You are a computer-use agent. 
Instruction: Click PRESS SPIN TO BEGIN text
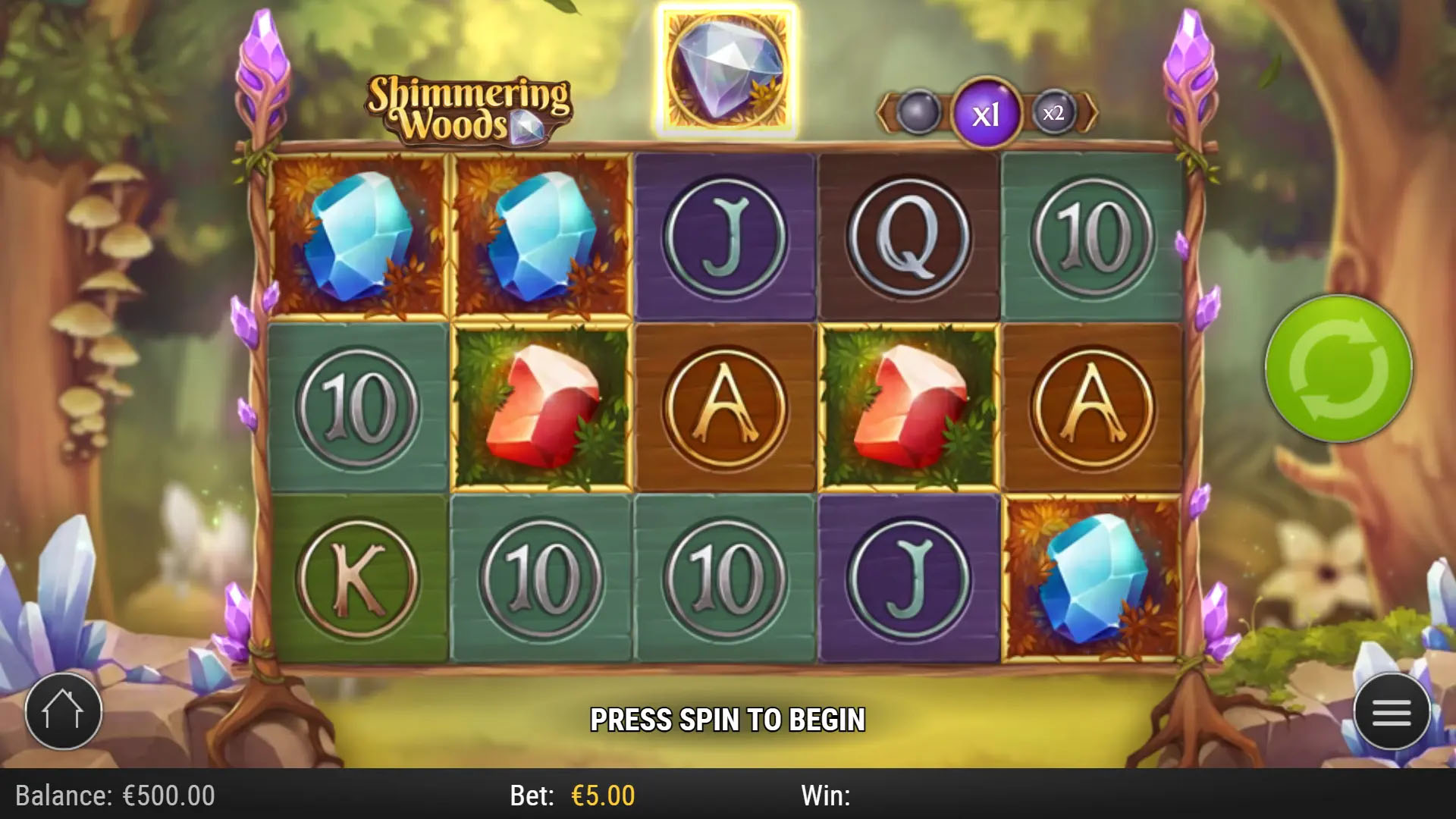pyautogui.click(x=730, y=719)
